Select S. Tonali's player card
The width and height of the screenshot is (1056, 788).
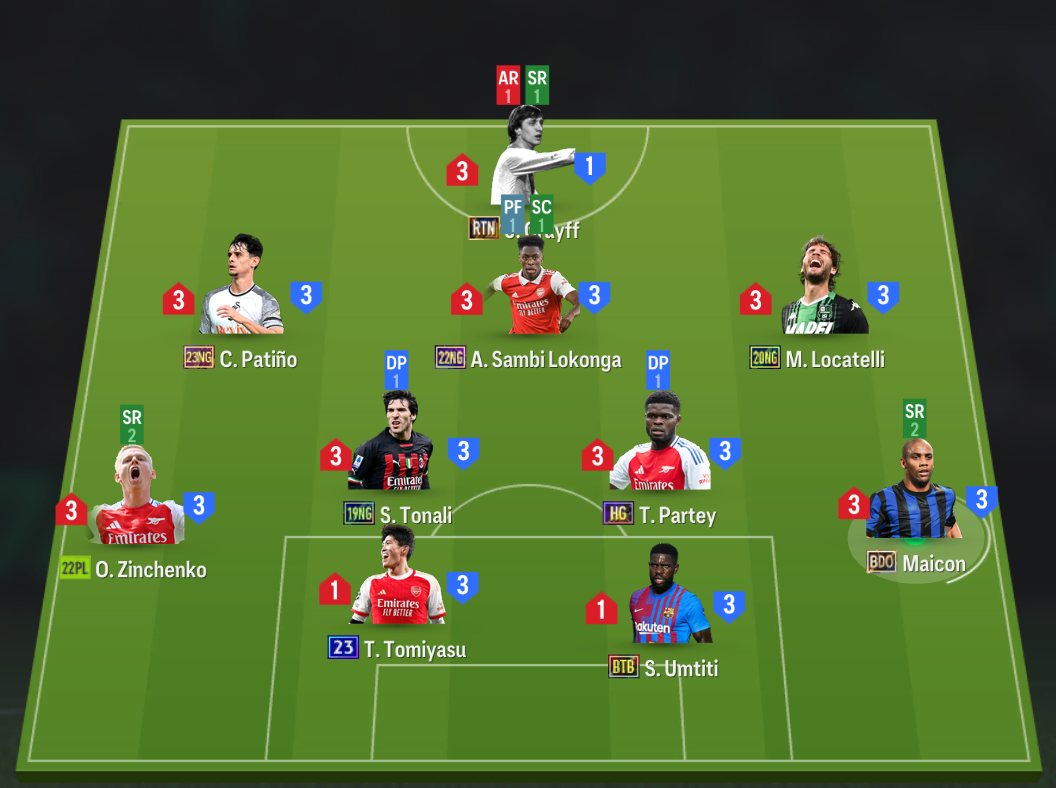(x=397, y=448)
